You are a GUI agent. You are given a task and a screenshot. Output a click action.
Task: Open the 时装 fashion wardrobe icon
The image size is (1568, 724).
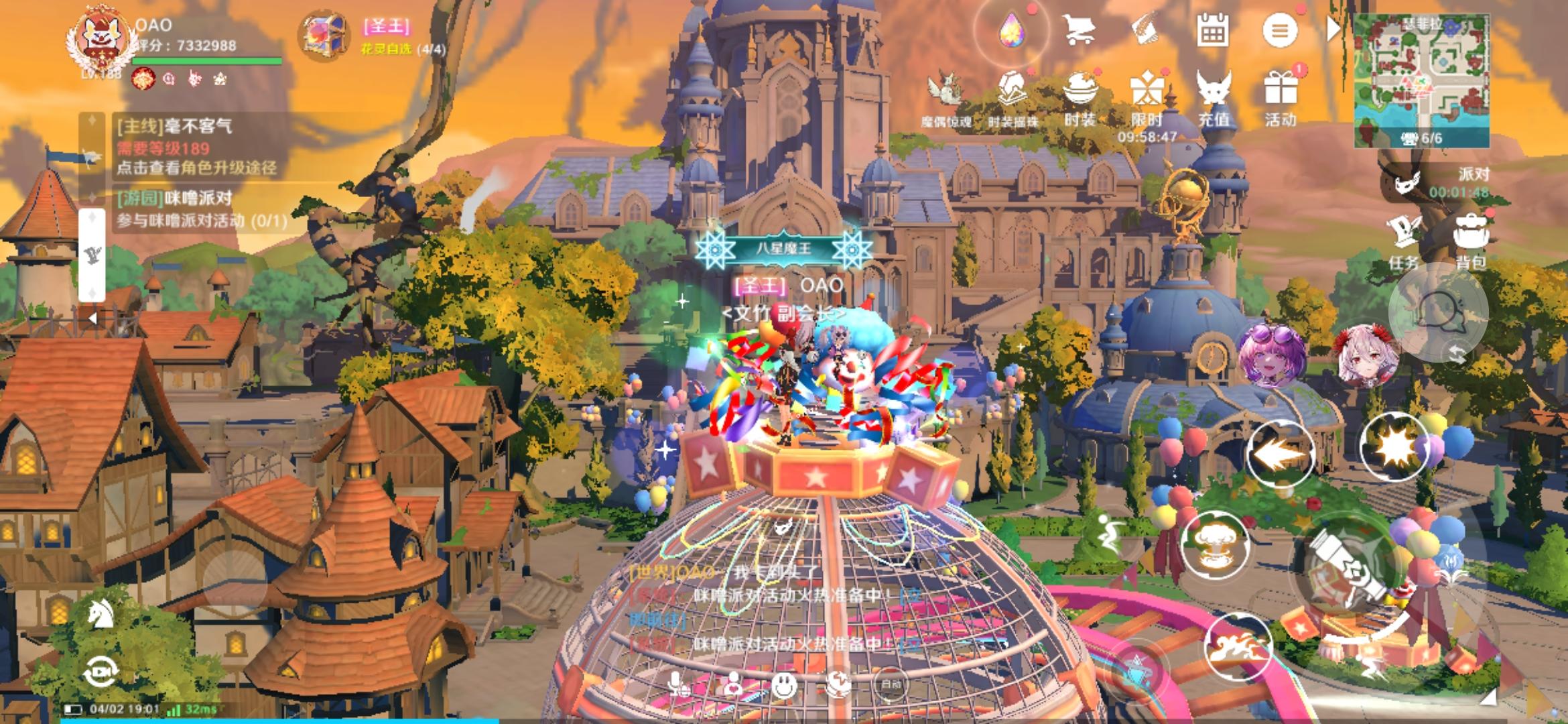(1082, 91)
